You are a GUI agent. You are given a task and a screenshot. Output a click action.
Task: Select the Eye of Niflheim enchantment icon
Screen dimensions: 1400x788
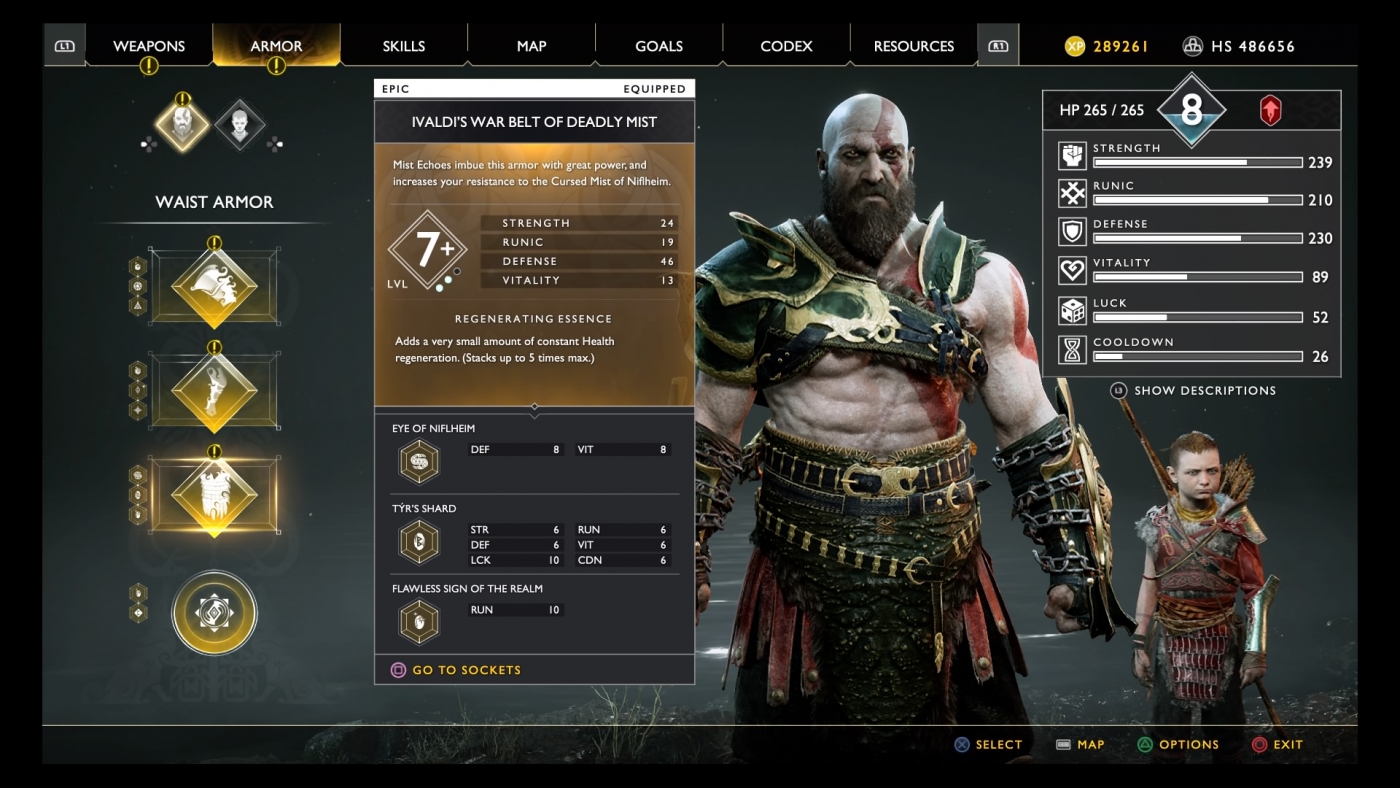[419, 461]
